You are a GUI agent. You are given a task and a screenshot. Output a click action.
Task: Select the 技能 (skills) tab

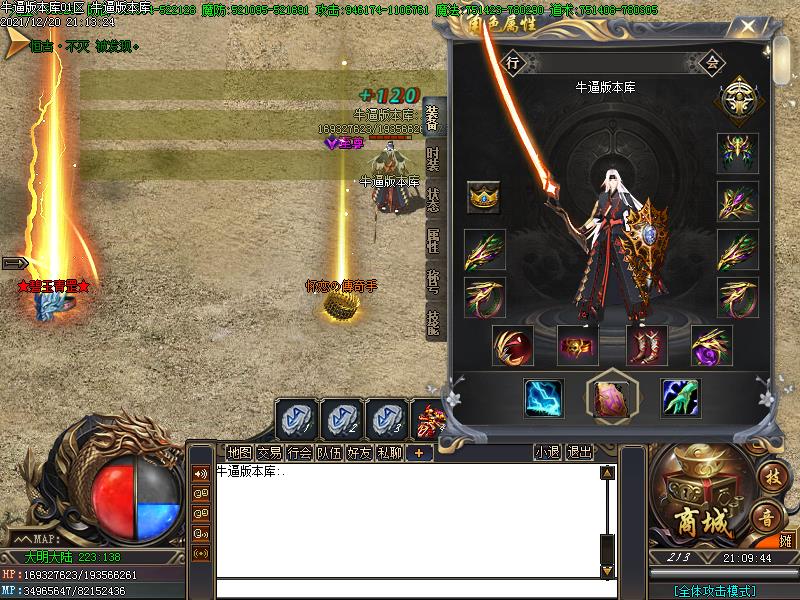click(x=433, y=320)
